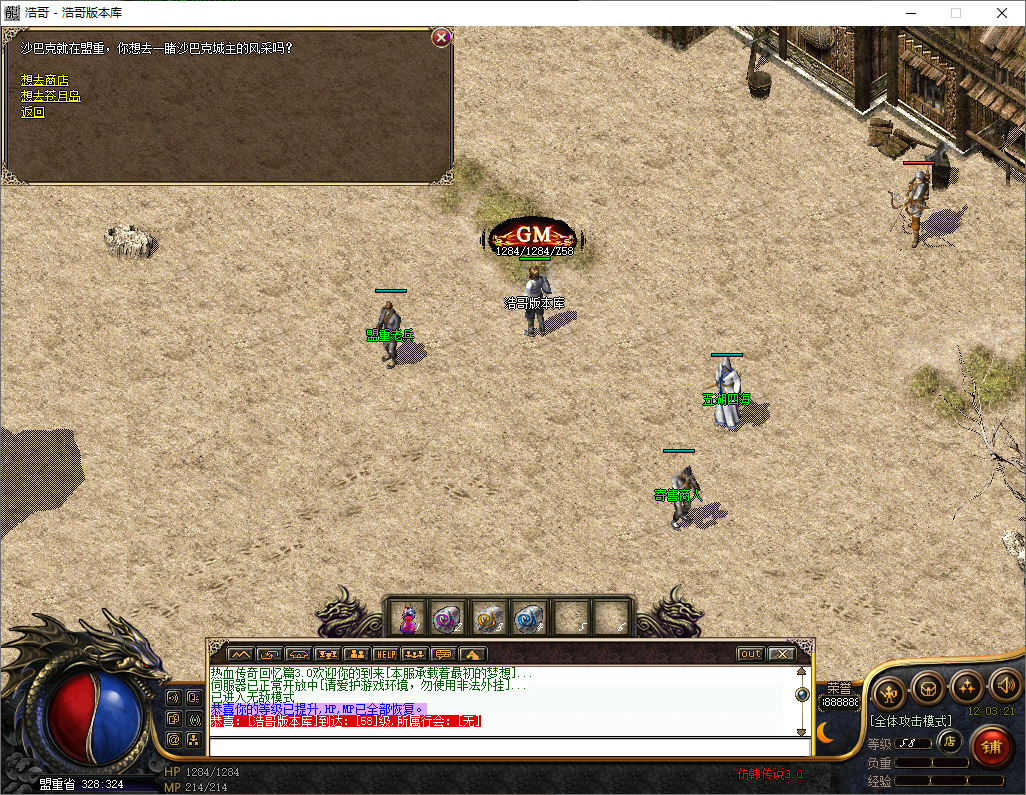Use the orange scroll in the hotbar

coord(487,619)
